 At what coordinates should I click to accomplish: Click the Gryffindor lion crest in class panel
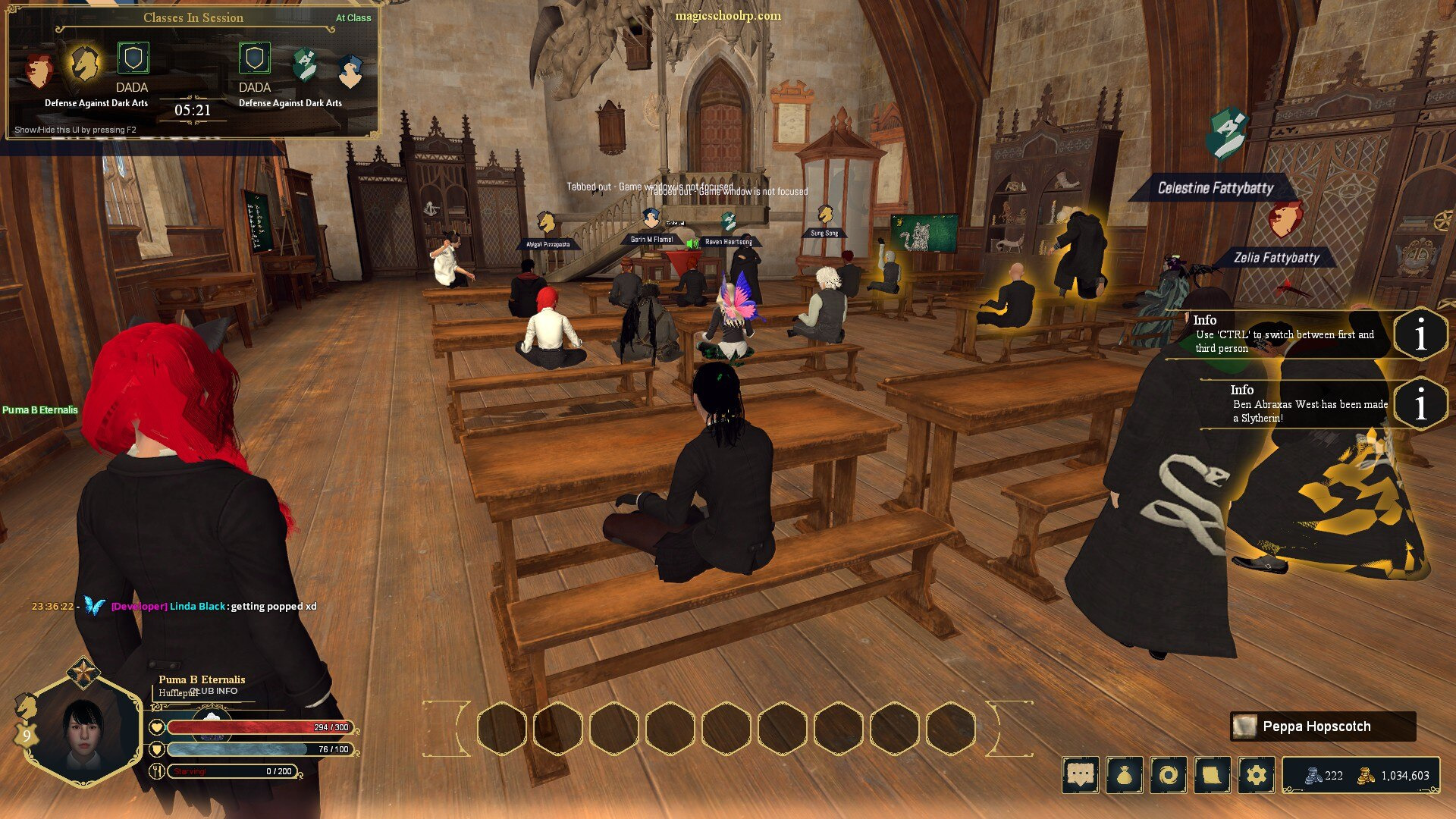pos(38,70)
